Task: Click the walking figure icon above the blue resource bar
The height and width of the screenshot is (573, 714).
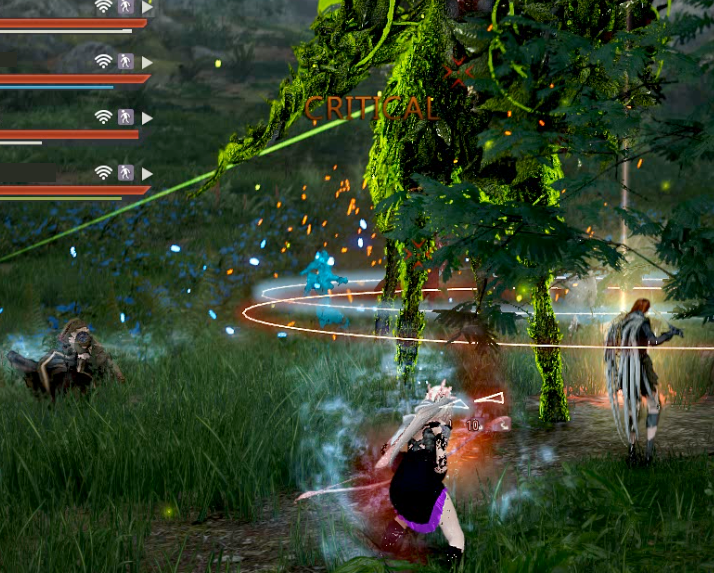Action: (126, 62)
